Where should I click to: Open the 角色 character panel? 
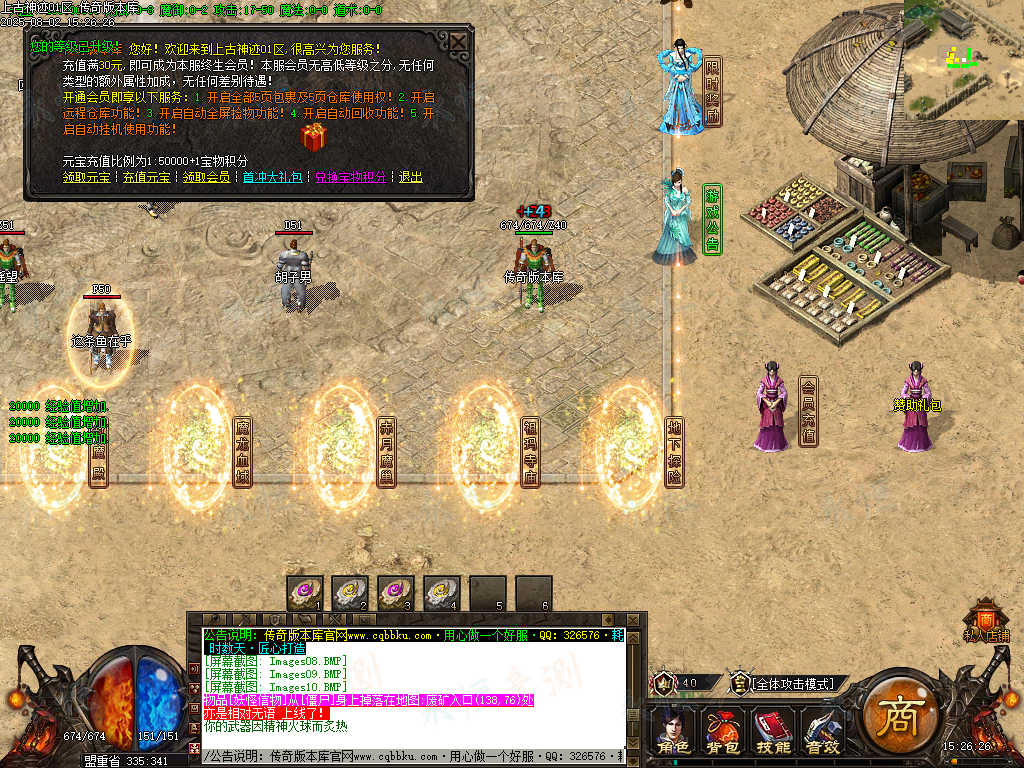pos(673,730)
